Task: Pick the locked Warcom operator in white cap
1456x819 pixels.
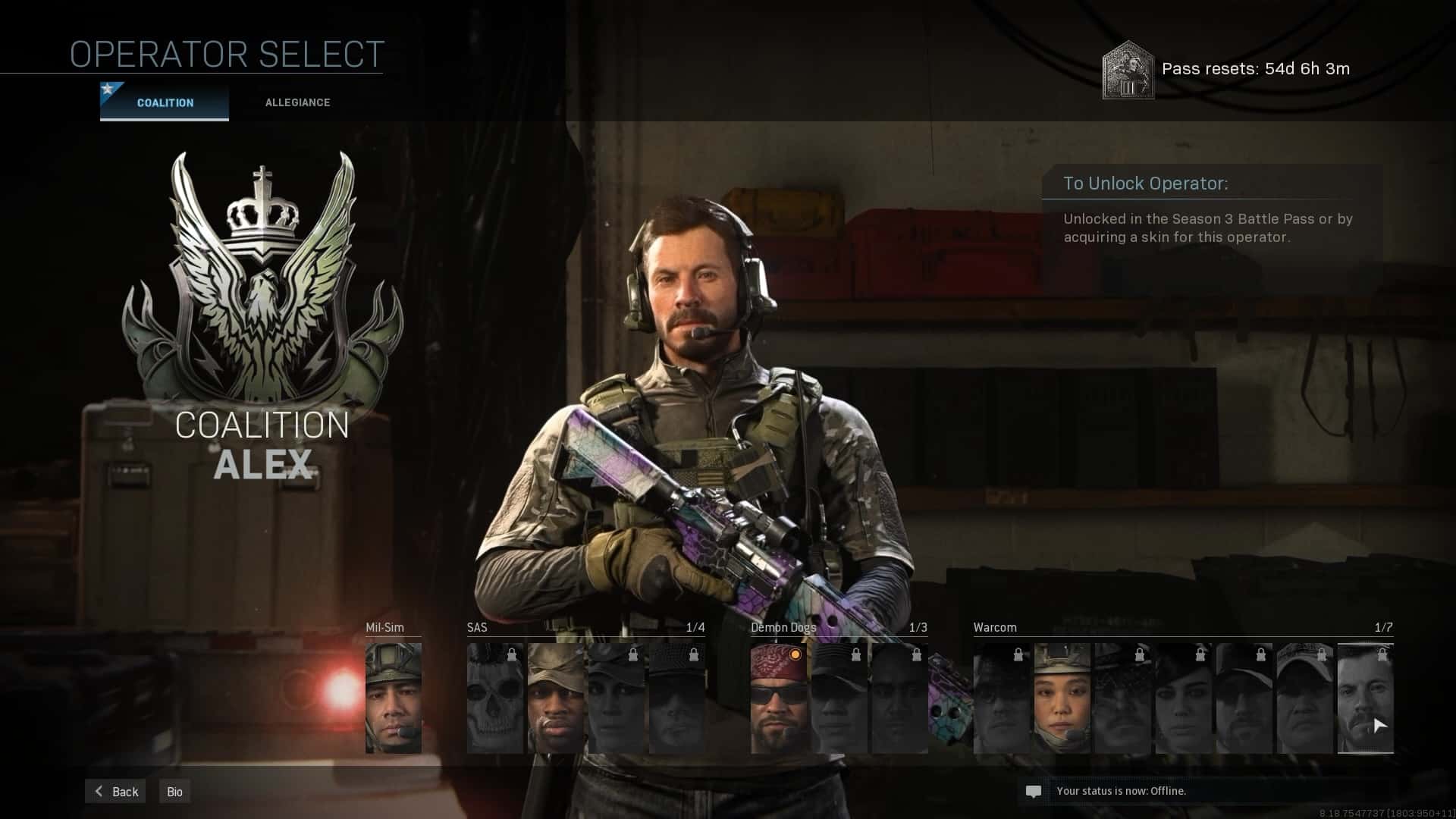Action: tap(1304, 698)
